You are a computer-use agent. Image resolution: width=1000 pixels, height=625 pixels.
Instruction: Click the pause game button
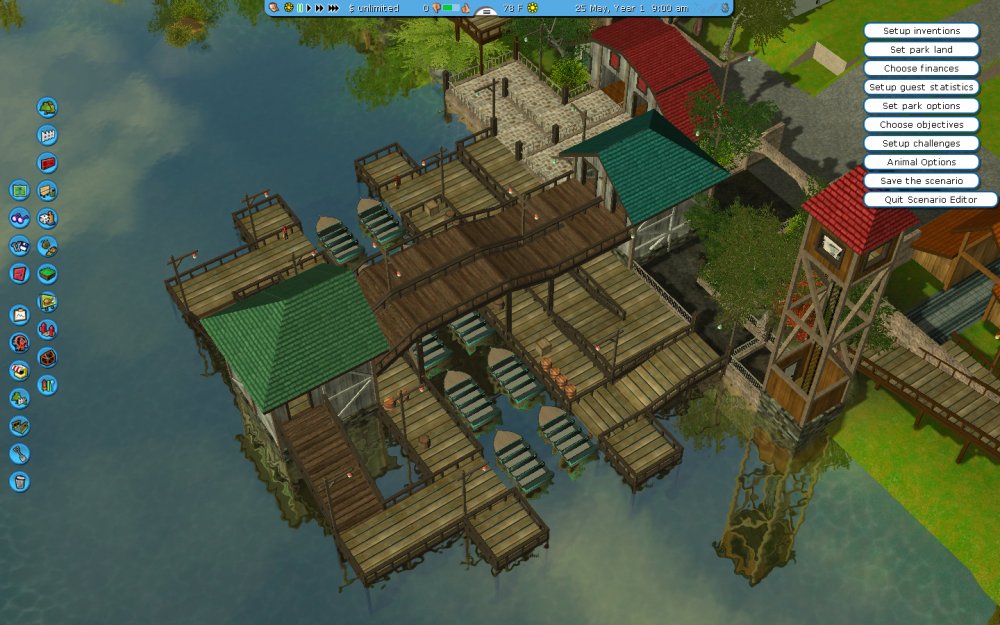coord(299,8)
